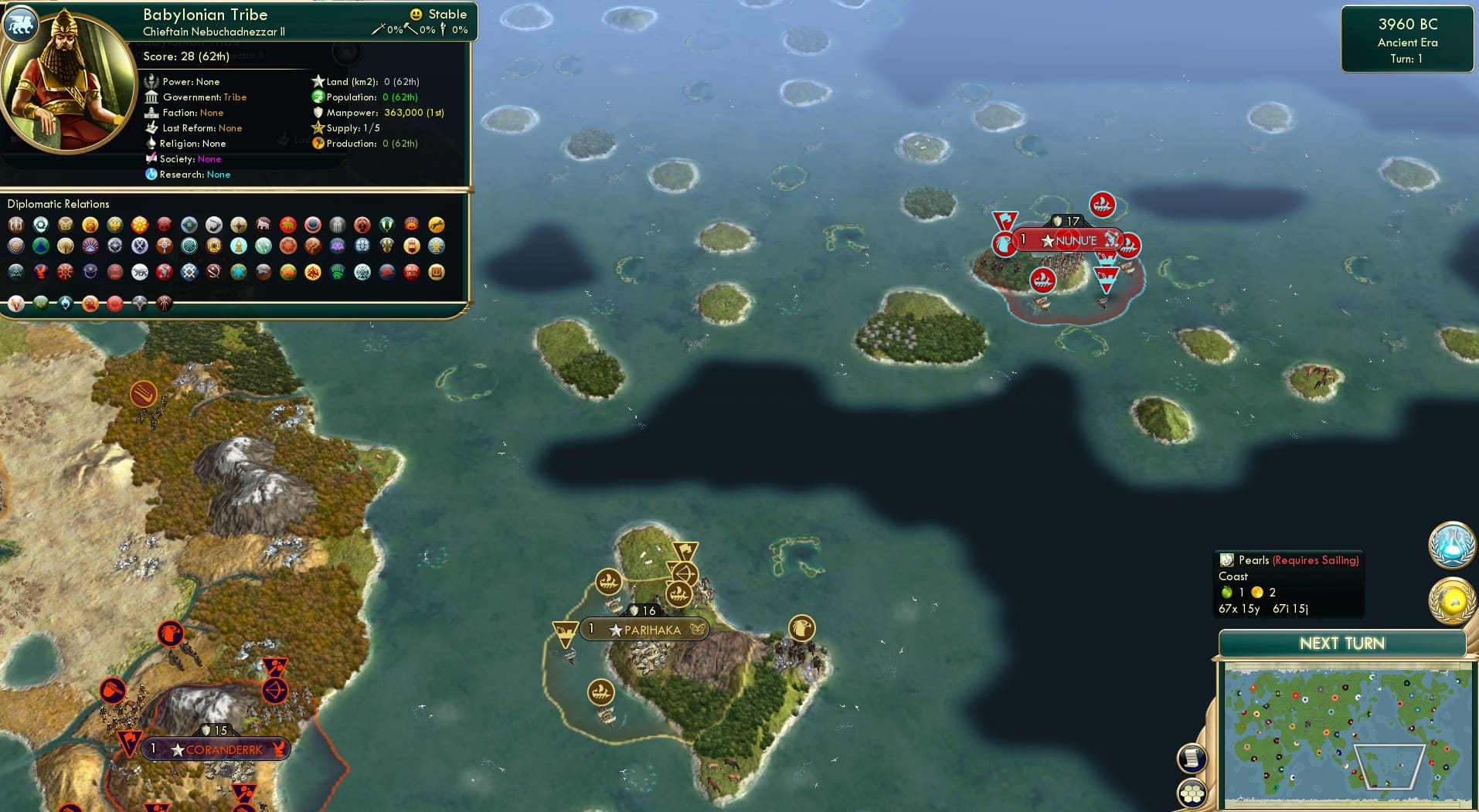The image size is (1479, 812).
Task: Click the Government column icon
Action: (x=151, y=97)
